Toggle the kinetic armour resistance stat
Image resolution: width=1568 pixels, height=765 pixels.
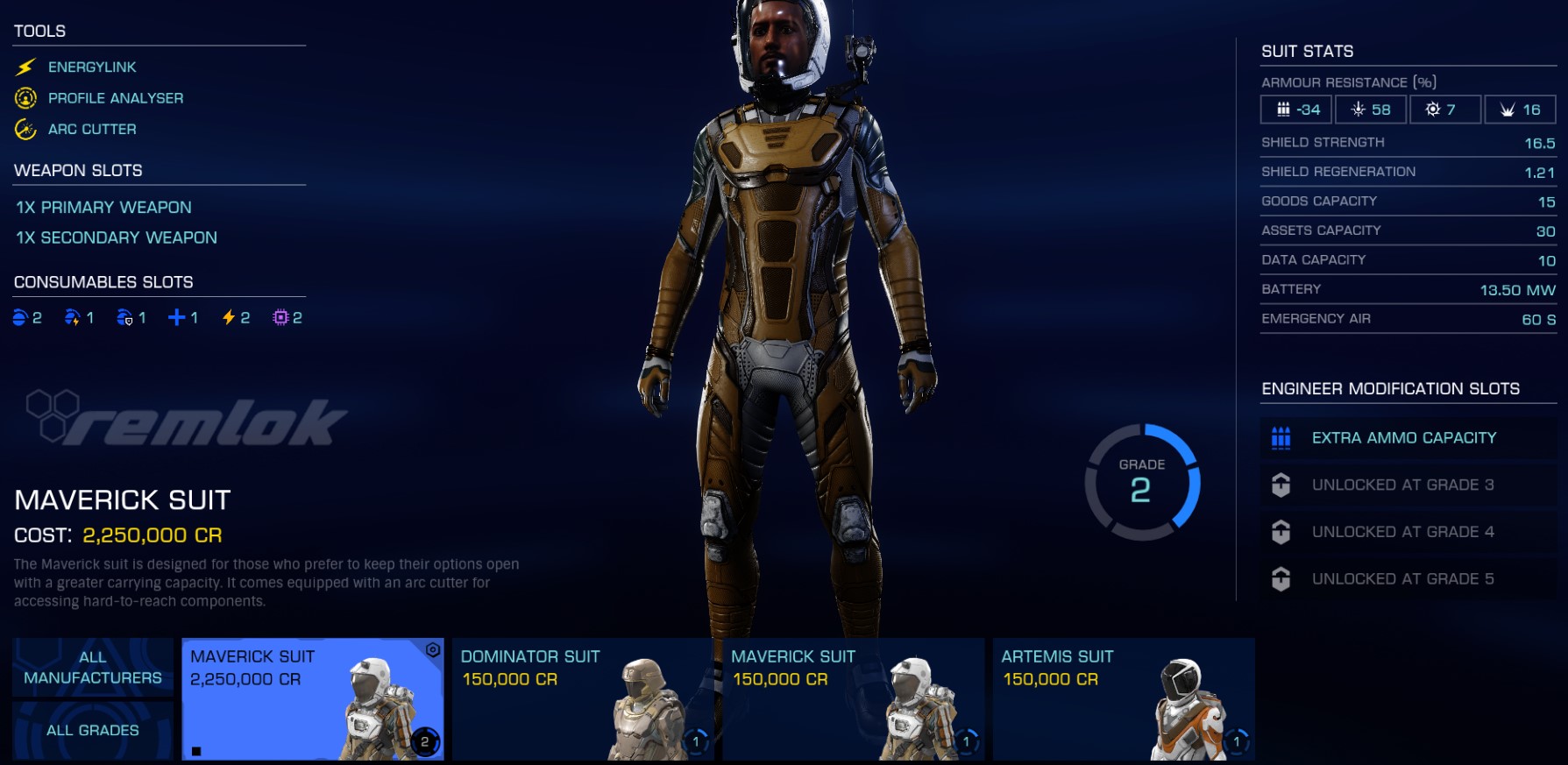coord(1295,109)
